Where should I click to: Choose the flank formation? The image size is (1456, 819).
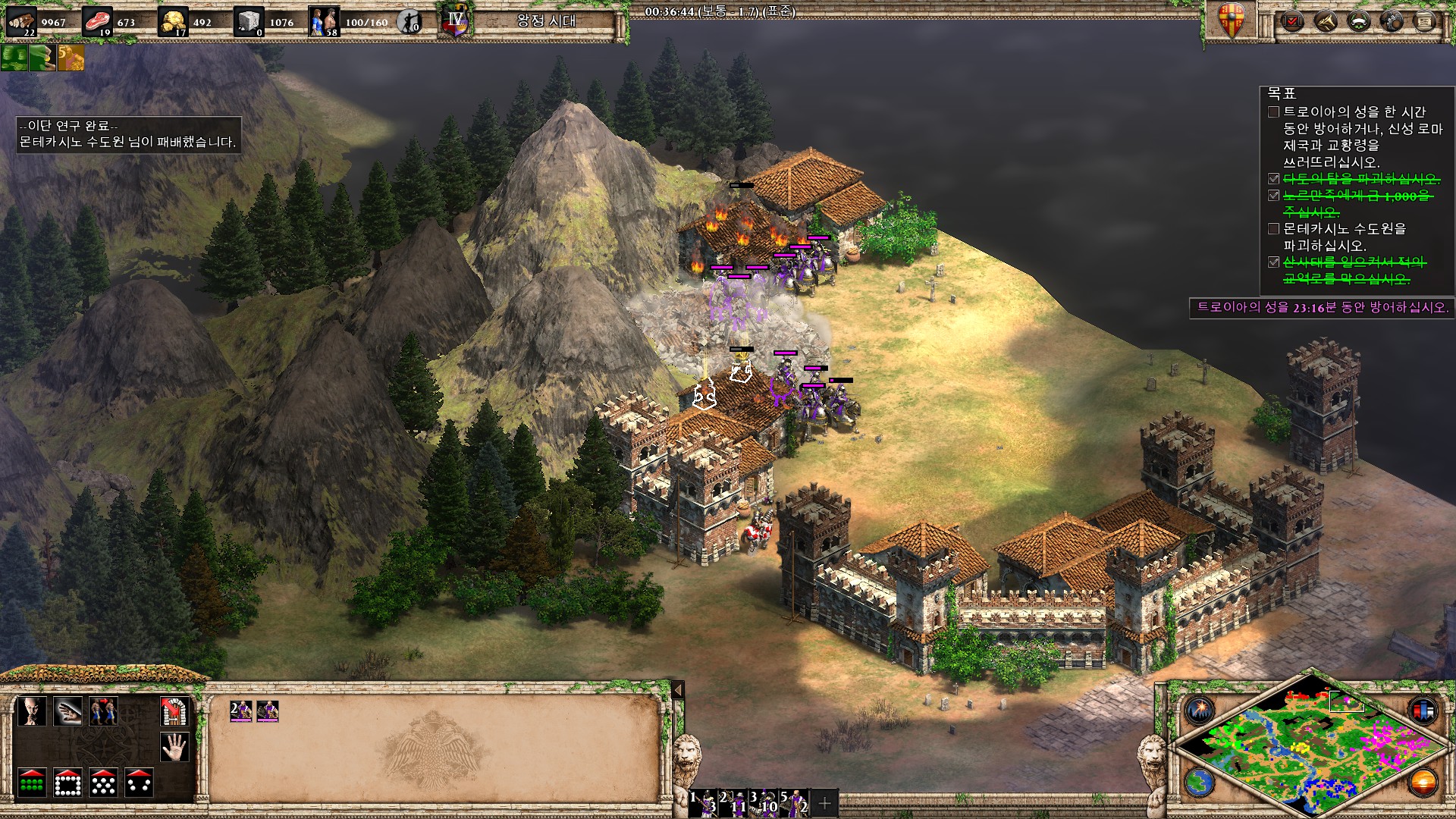click(139, 783)
